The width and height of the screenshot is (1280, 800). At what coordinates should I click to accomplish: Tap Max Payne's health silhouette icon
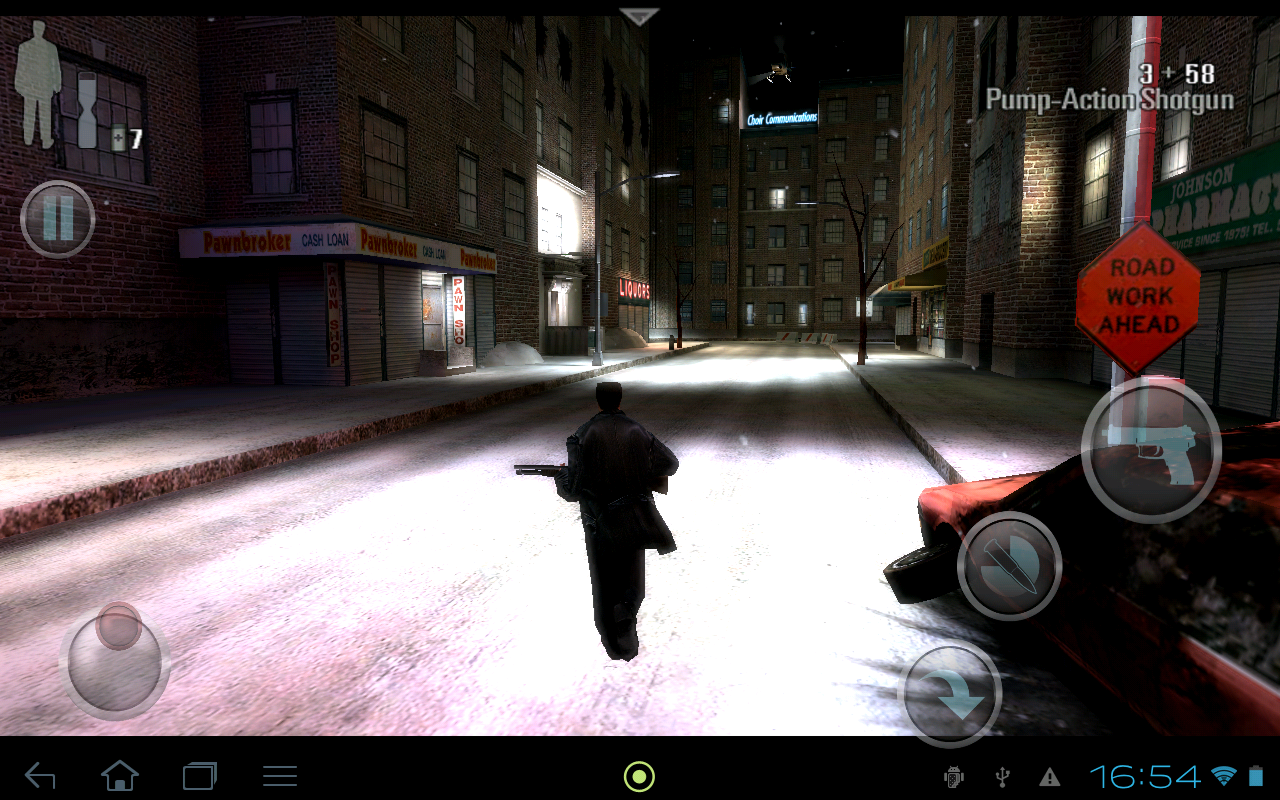click(x=37, y=90)
